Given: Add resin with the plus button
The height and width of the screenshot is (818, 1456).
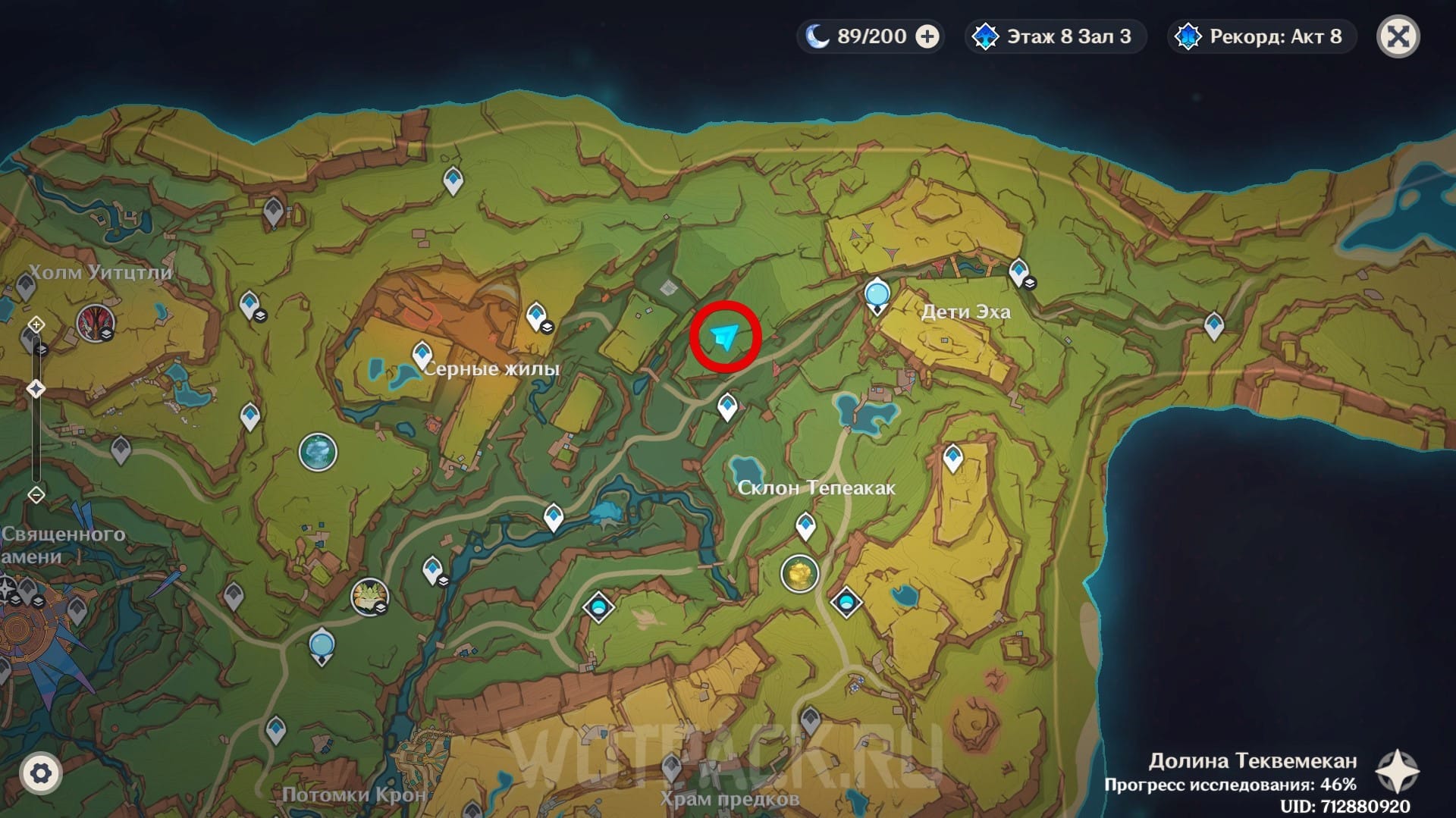Looking at the screenshot, I should tap(927, 36).
